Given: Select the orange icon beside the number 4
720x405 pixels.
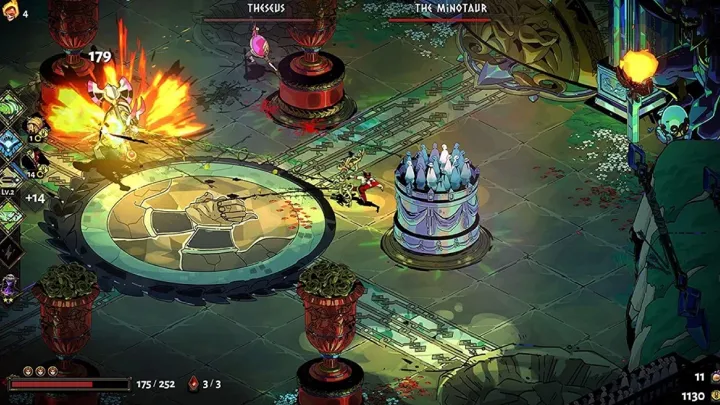Looking at the screenshot, I should (x=10, y=13).
